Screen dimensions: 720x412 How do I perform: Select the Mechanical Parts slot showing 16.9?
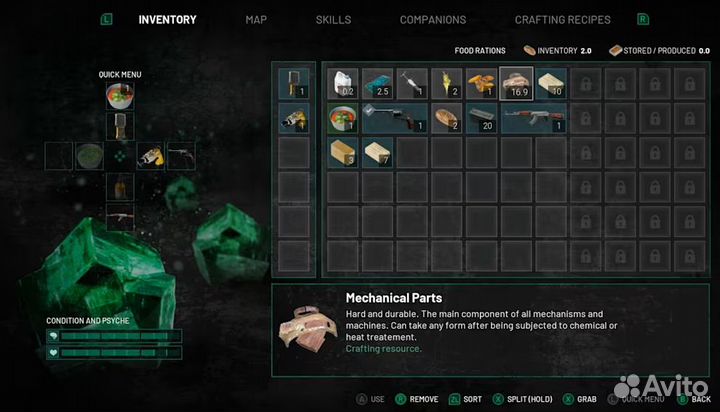[x=517, y=83]
